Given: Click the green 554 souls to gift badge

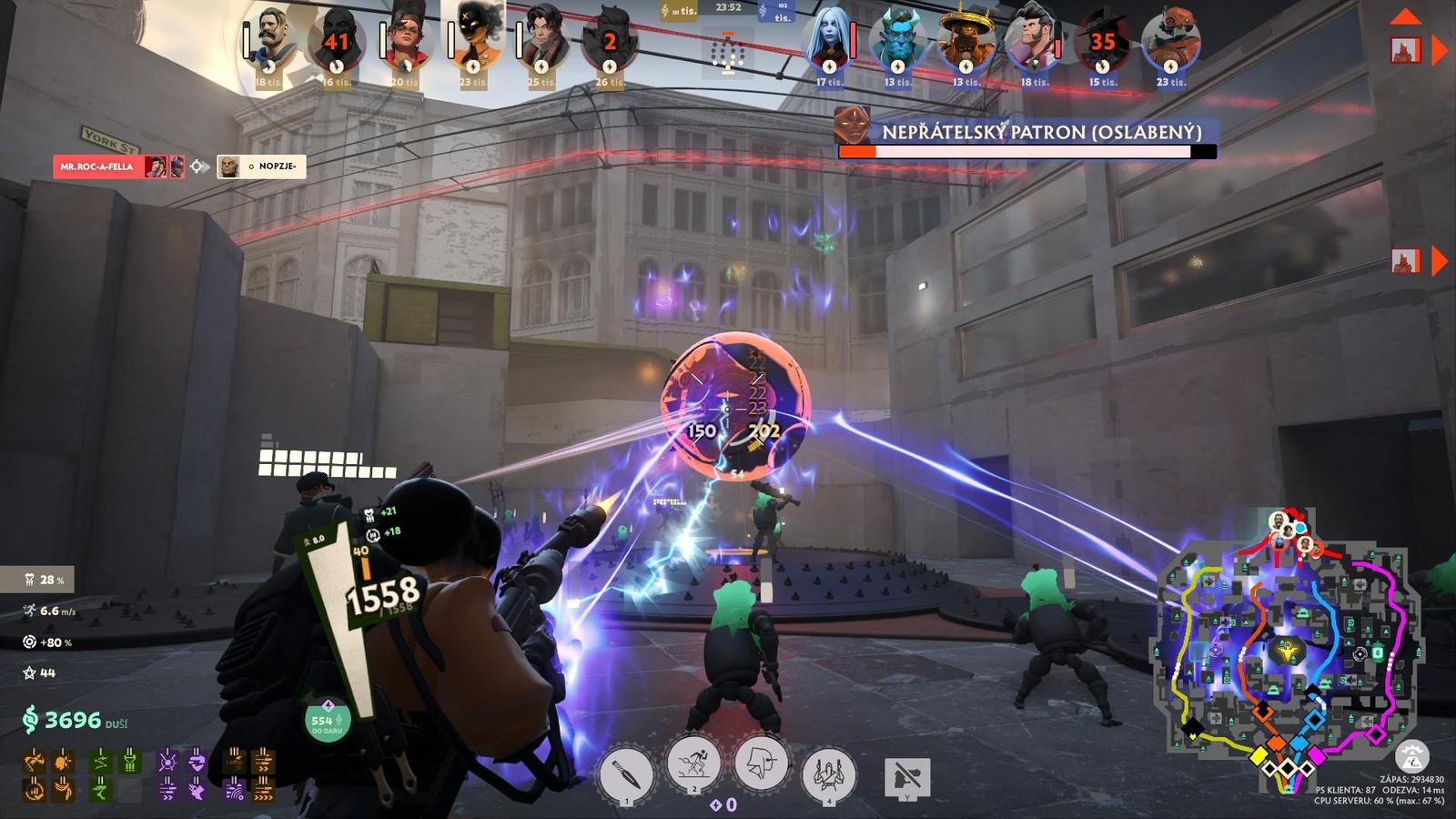Looking at the screenshot, I should [x=327, y=720].
